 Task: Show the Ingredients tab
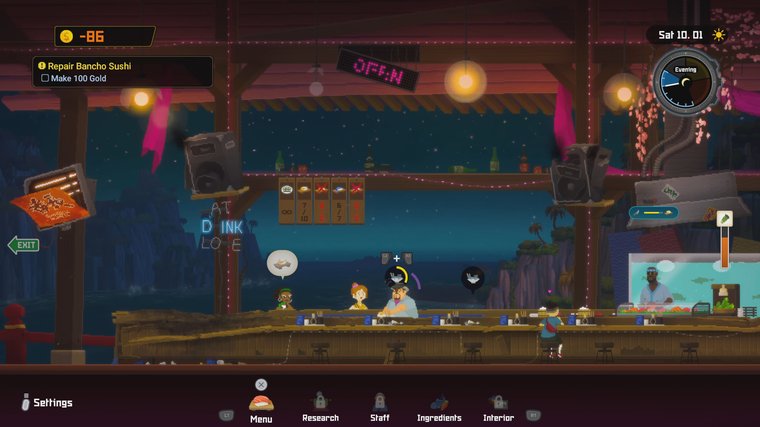click(439, 406)
